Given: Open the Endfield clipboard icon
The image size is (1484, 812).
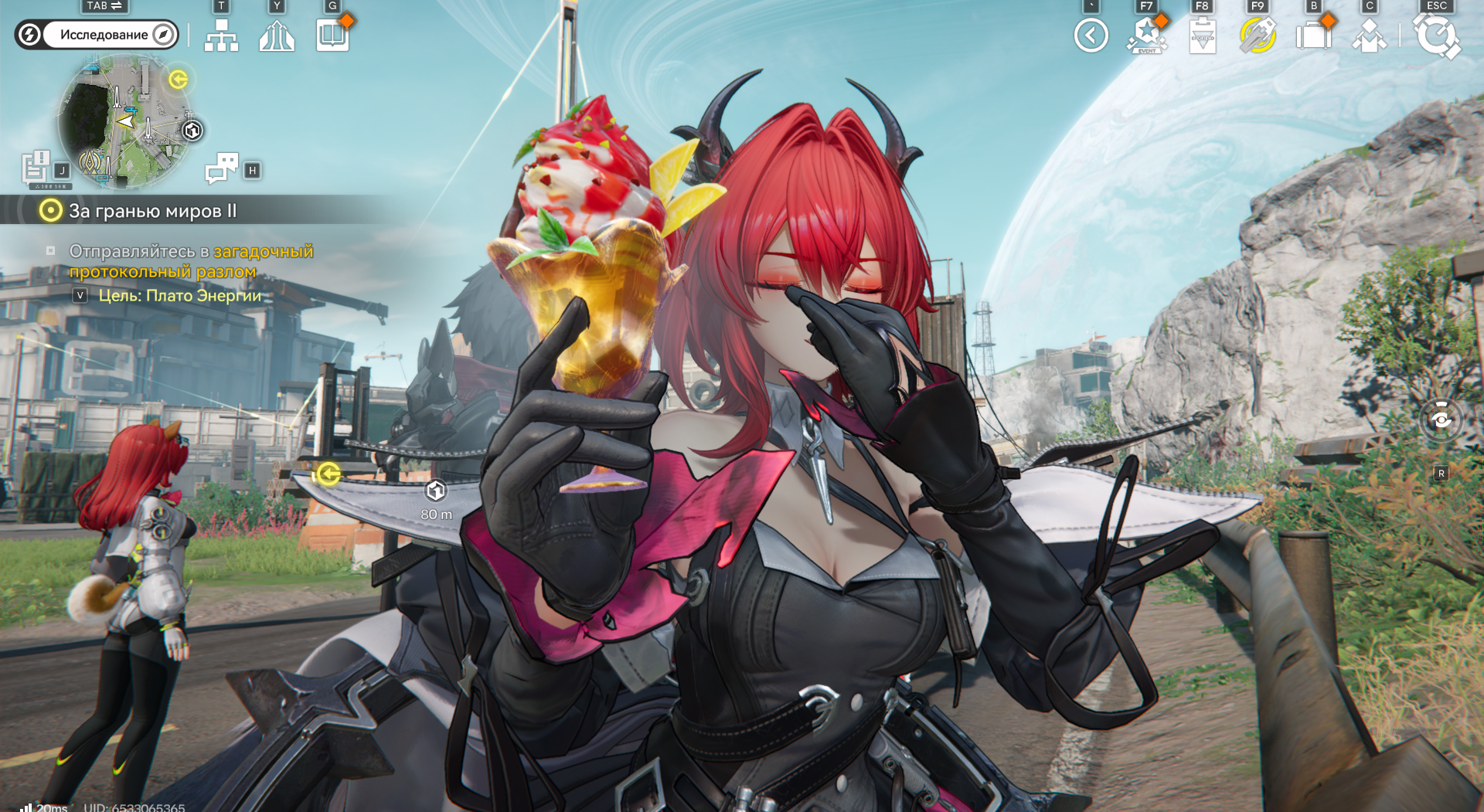Looking at the screenshot, I should pyautogui.click(x=1203, y=36).
